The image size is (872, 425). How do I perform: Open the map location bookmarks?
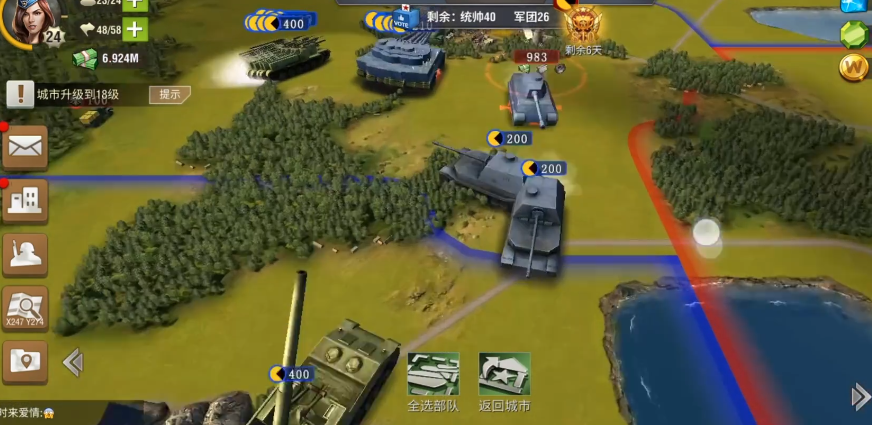tap(25, 361)
